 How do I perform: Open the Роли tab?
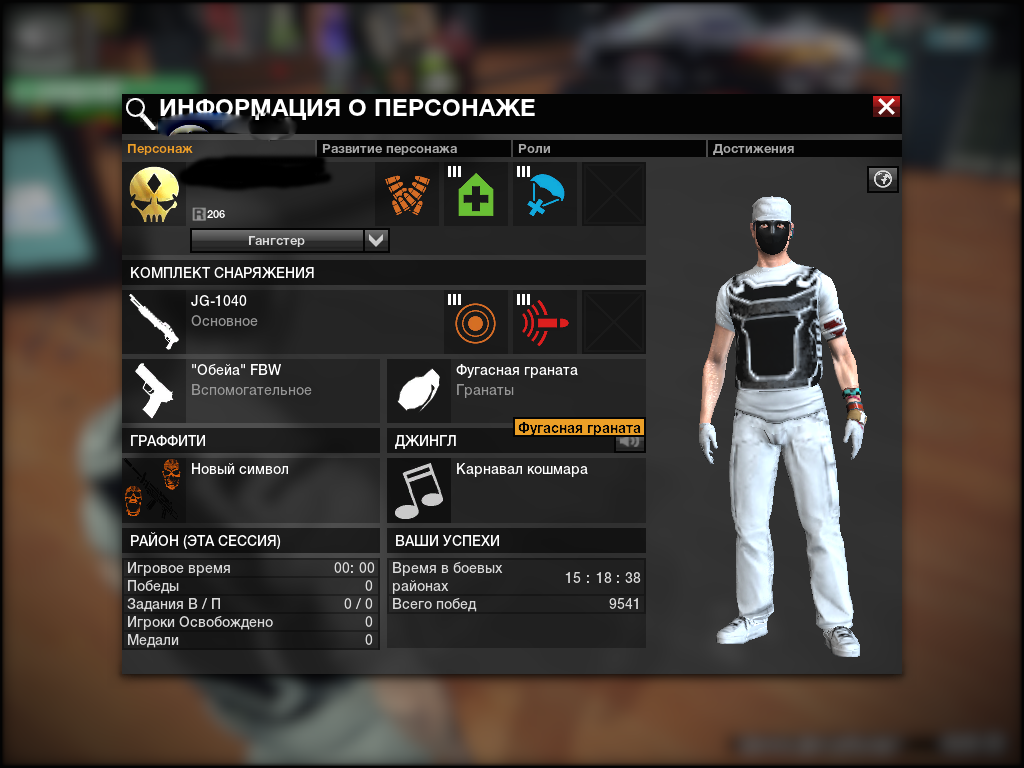click(535, 149)
